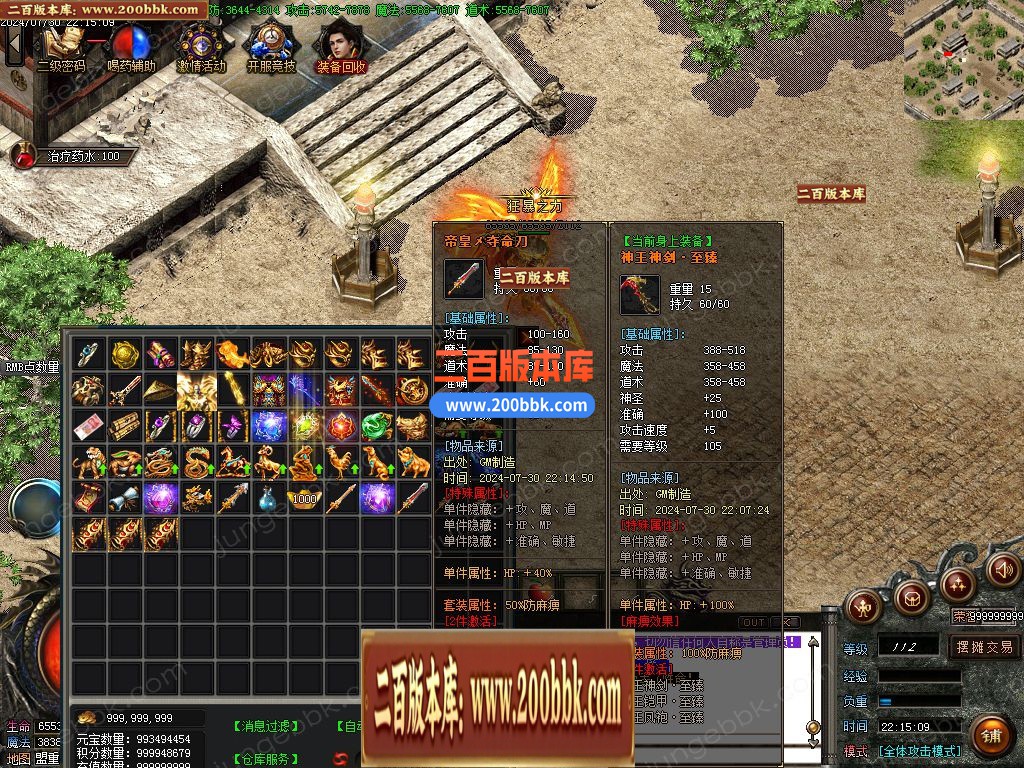The width and height of the screenshot is (1024, 768).
Task: Open the minimap in the corner
Action: [963, 60]
